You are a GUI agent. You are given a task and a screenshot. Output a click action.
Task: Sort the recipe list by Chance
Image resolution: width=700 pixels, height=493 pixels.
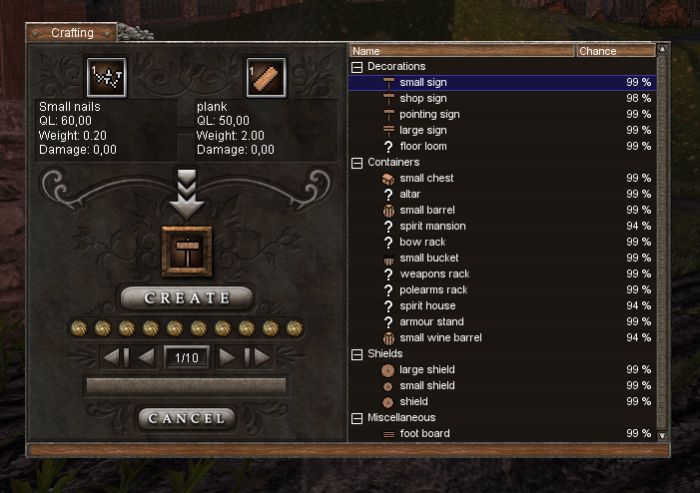point(614,51)
